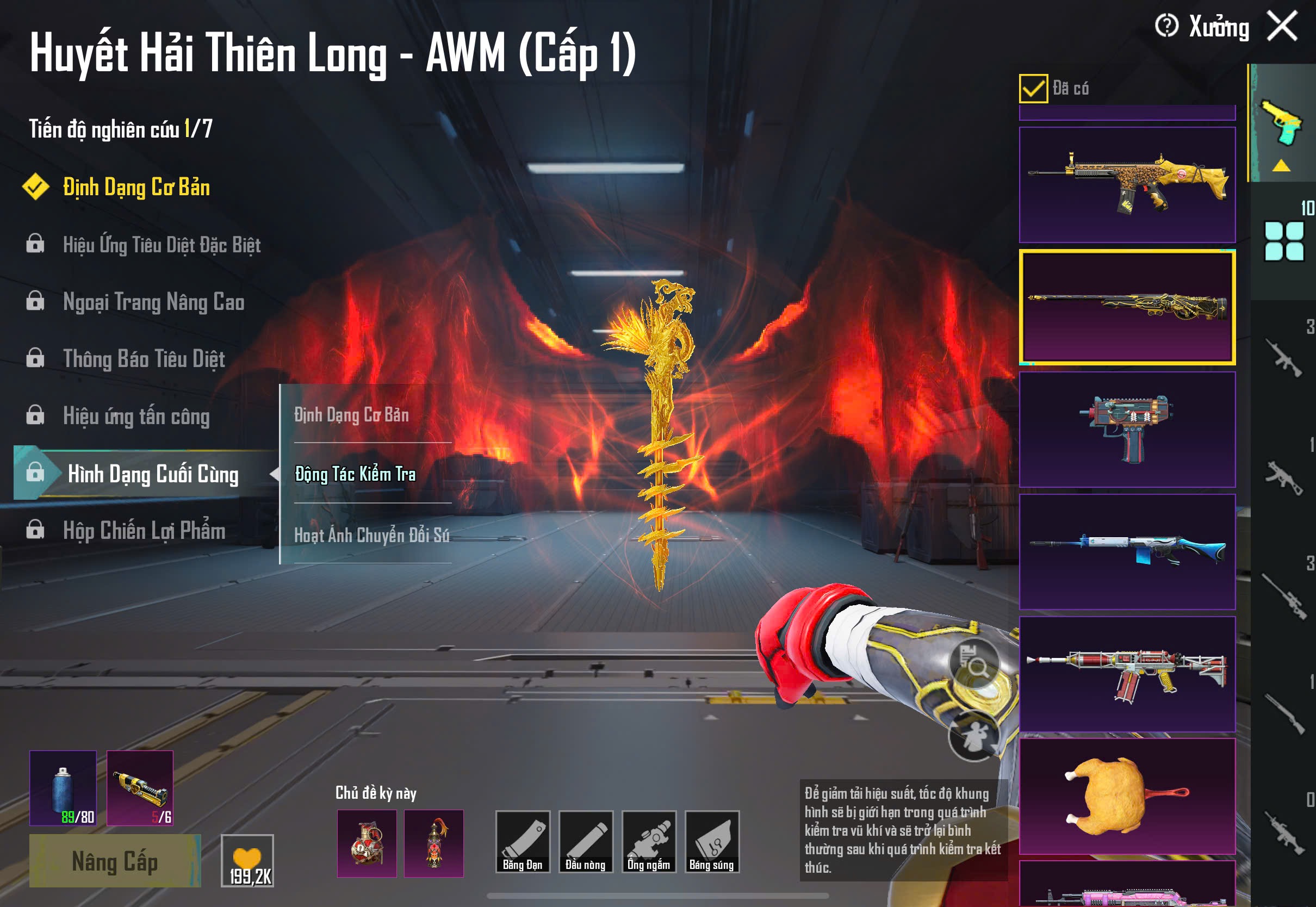Open the Ống ngắm scope slot

648,842
